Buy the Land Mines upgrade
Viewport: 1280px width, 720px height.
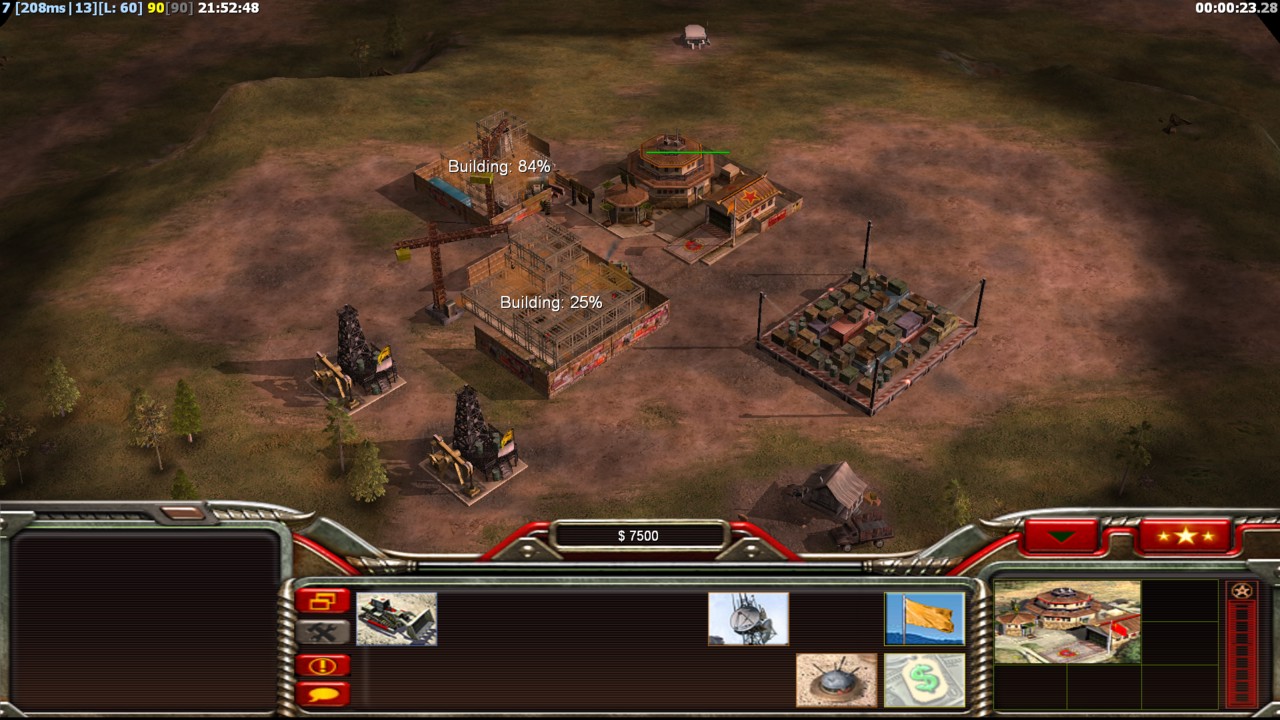(836, 680)
